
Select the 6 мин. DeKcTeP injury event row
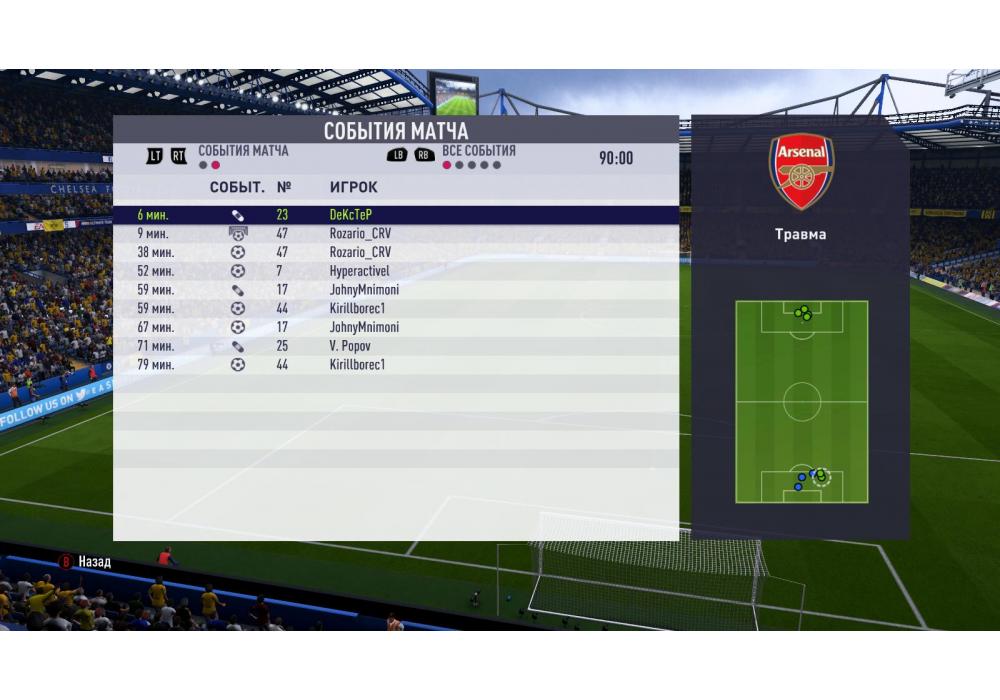click(395, 214)
